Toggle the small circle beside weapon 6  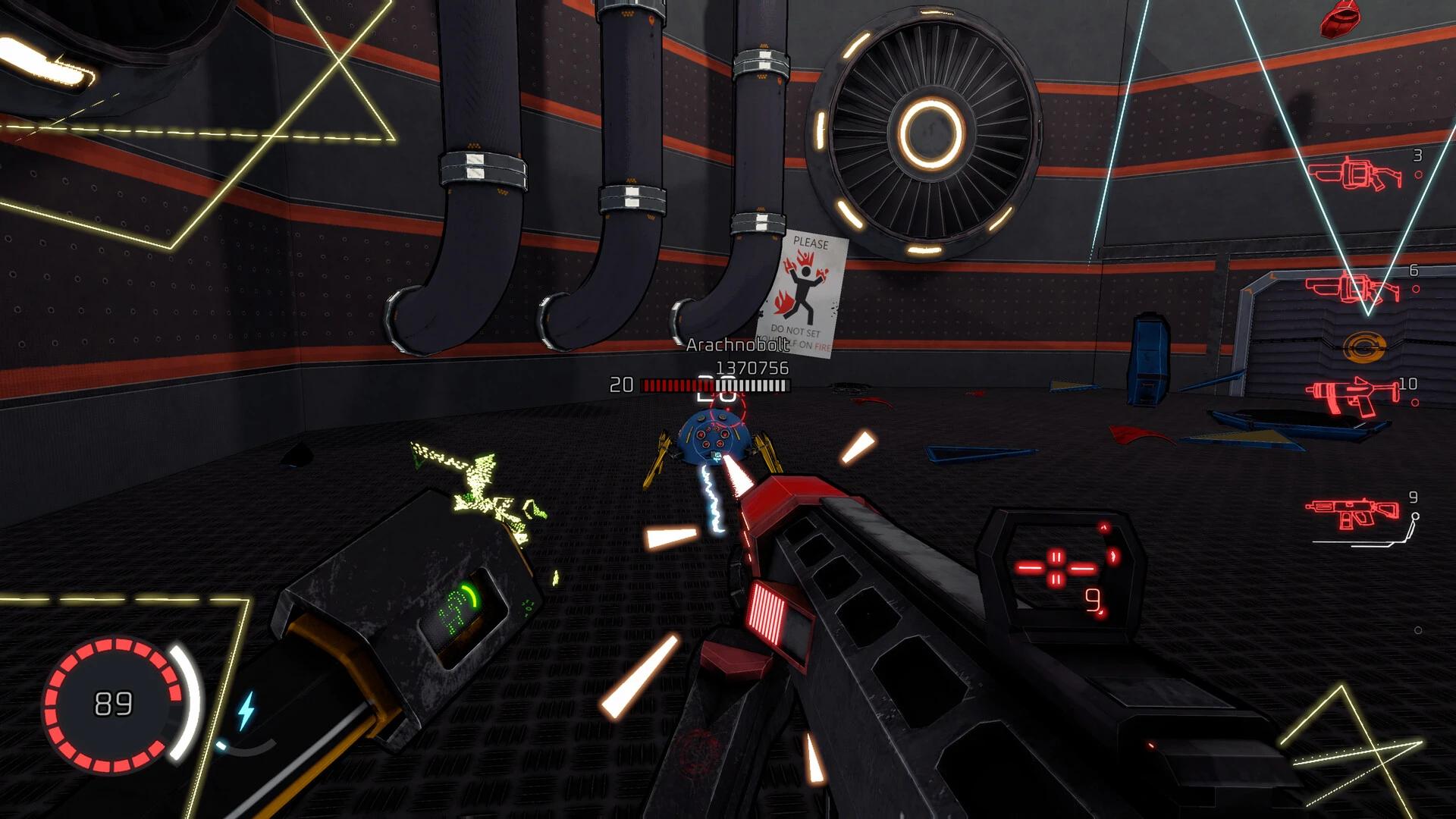point(1417,289)
